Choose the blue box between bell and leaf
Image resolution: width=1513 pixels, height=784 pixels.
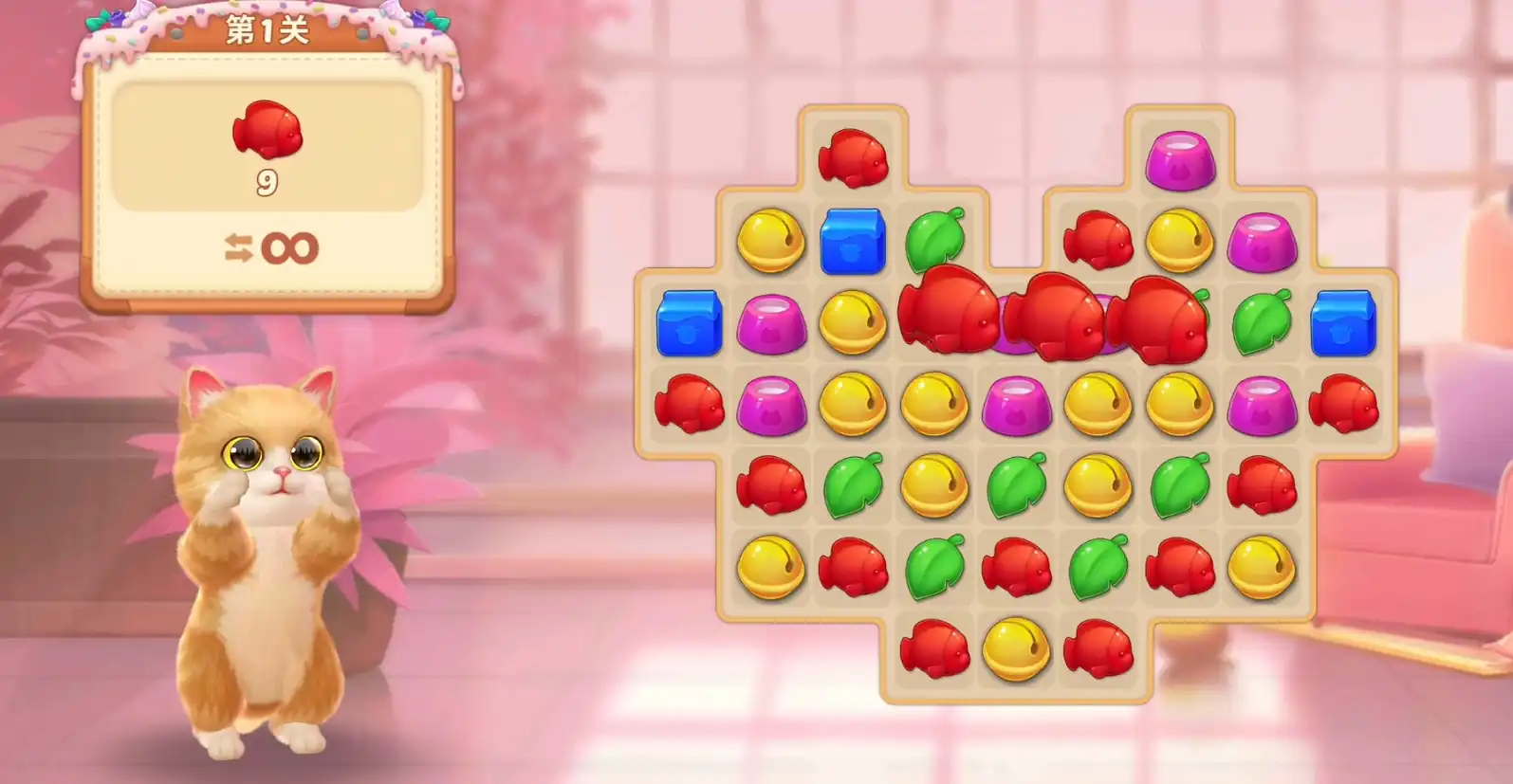(x=852, y=241)
